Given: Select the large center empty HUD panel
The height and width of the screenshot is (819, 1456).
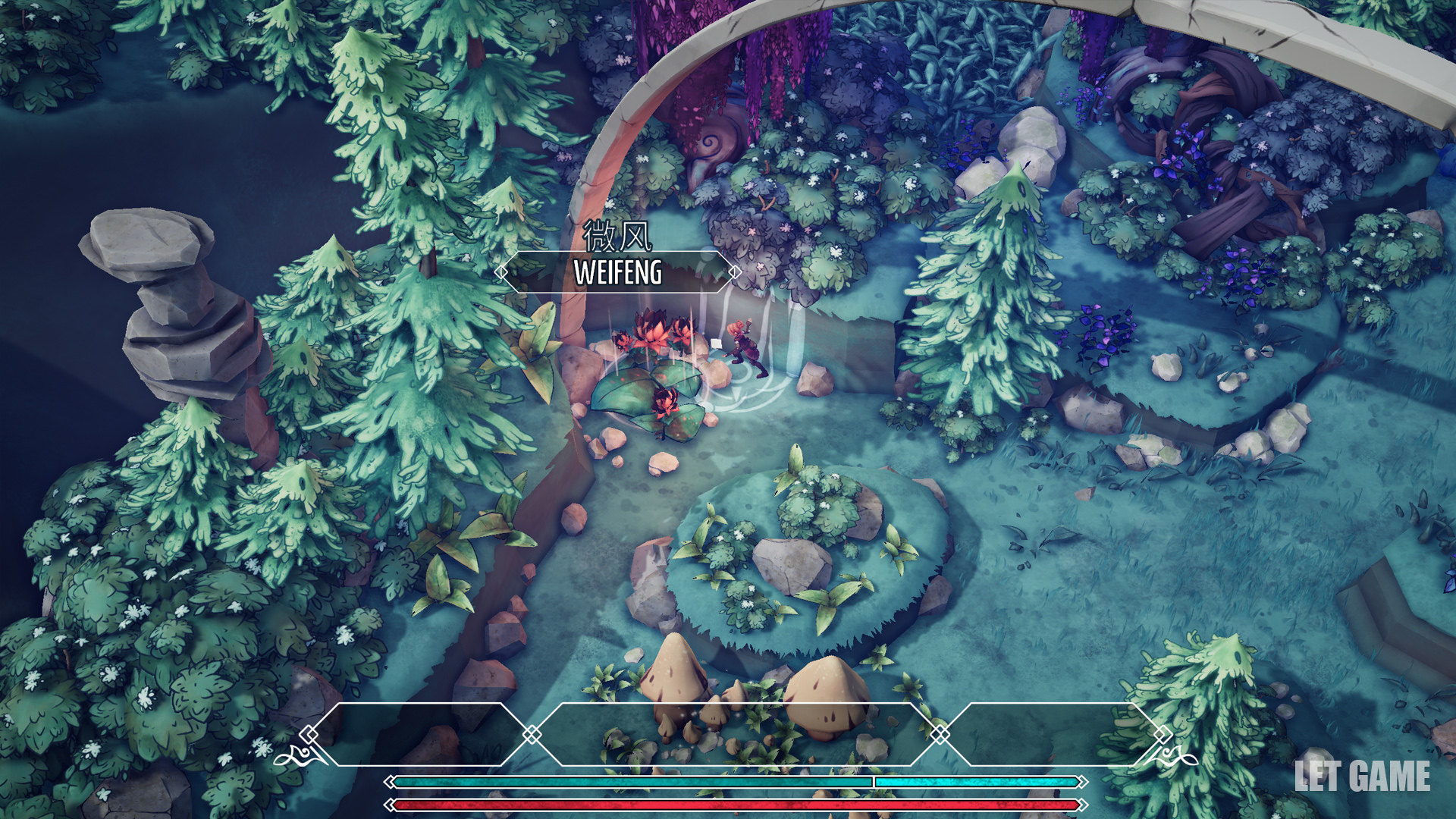Looking at the screenshot, I should tap(735, 733).
